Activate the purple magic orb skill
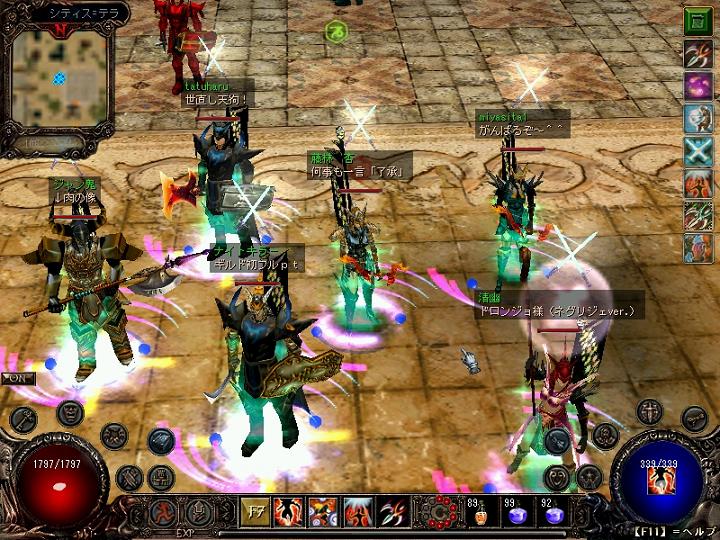The height and width of the screenshot is (540, 720). click(698, 86)
